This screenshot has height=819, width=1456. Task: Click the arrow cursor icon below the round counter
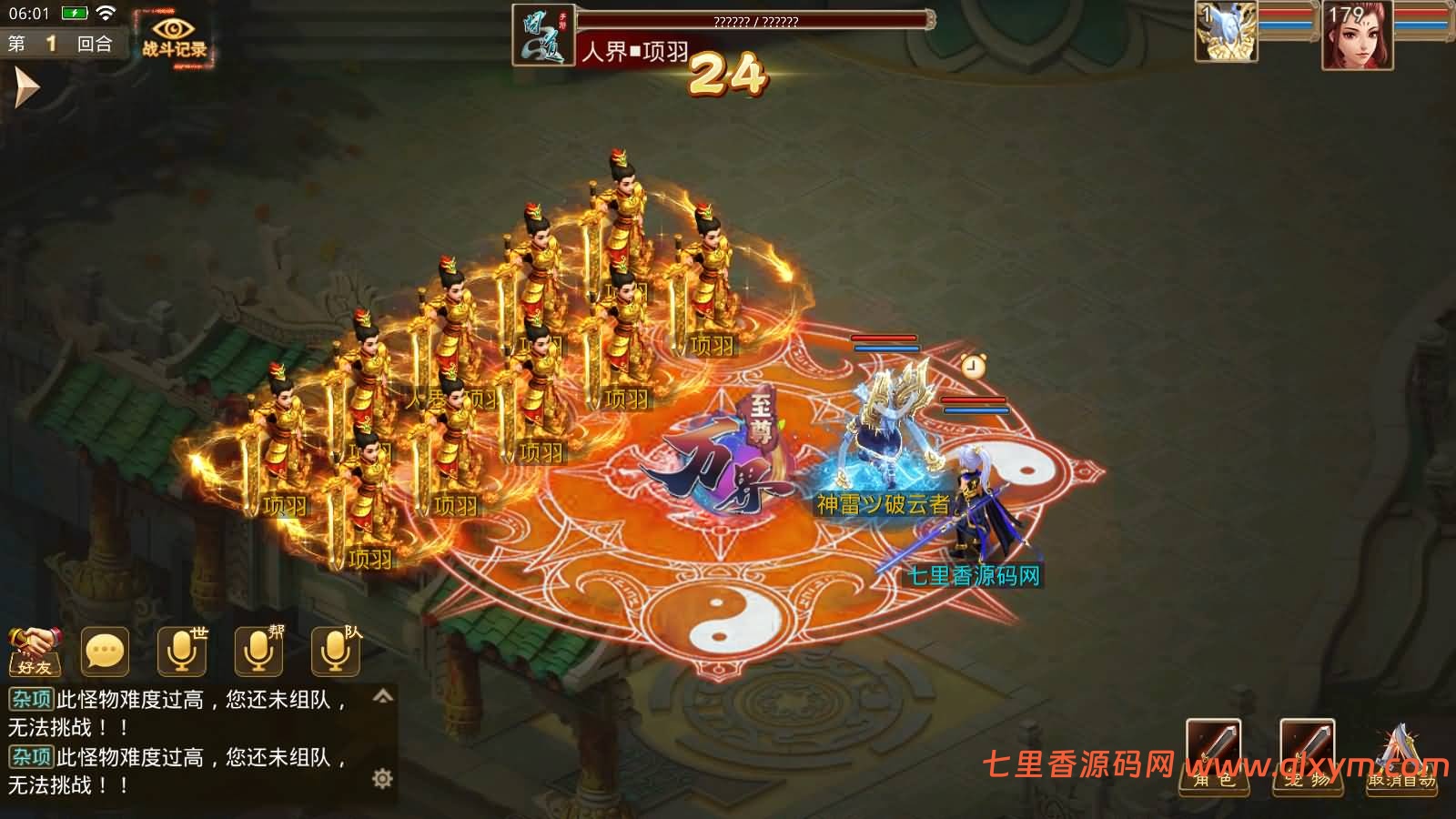(x=27, y=87)
